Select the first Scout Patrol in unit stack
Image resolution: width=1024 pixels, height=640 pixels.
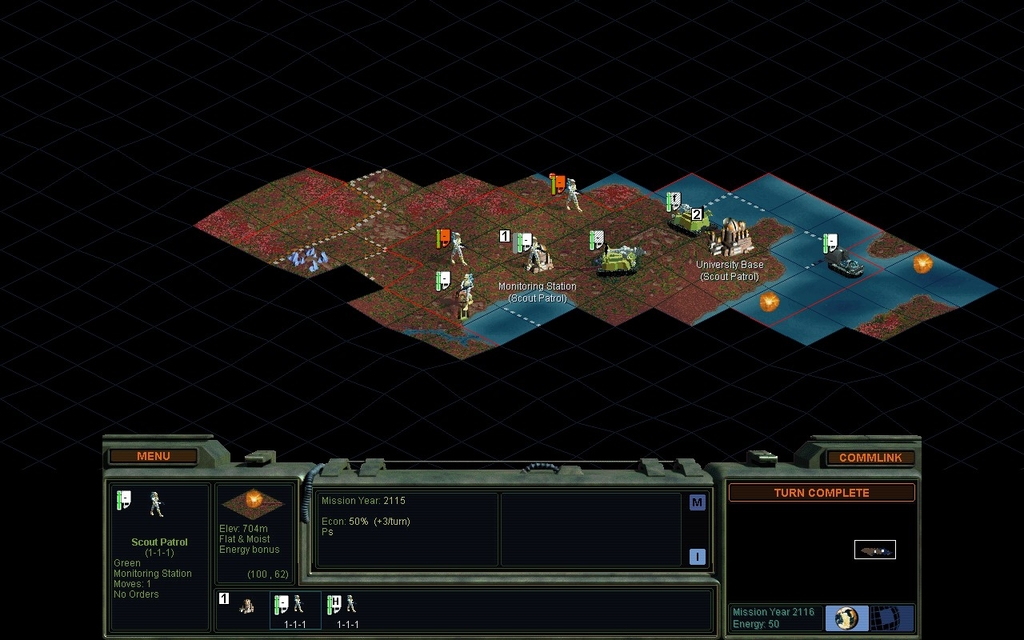(294, 607)
